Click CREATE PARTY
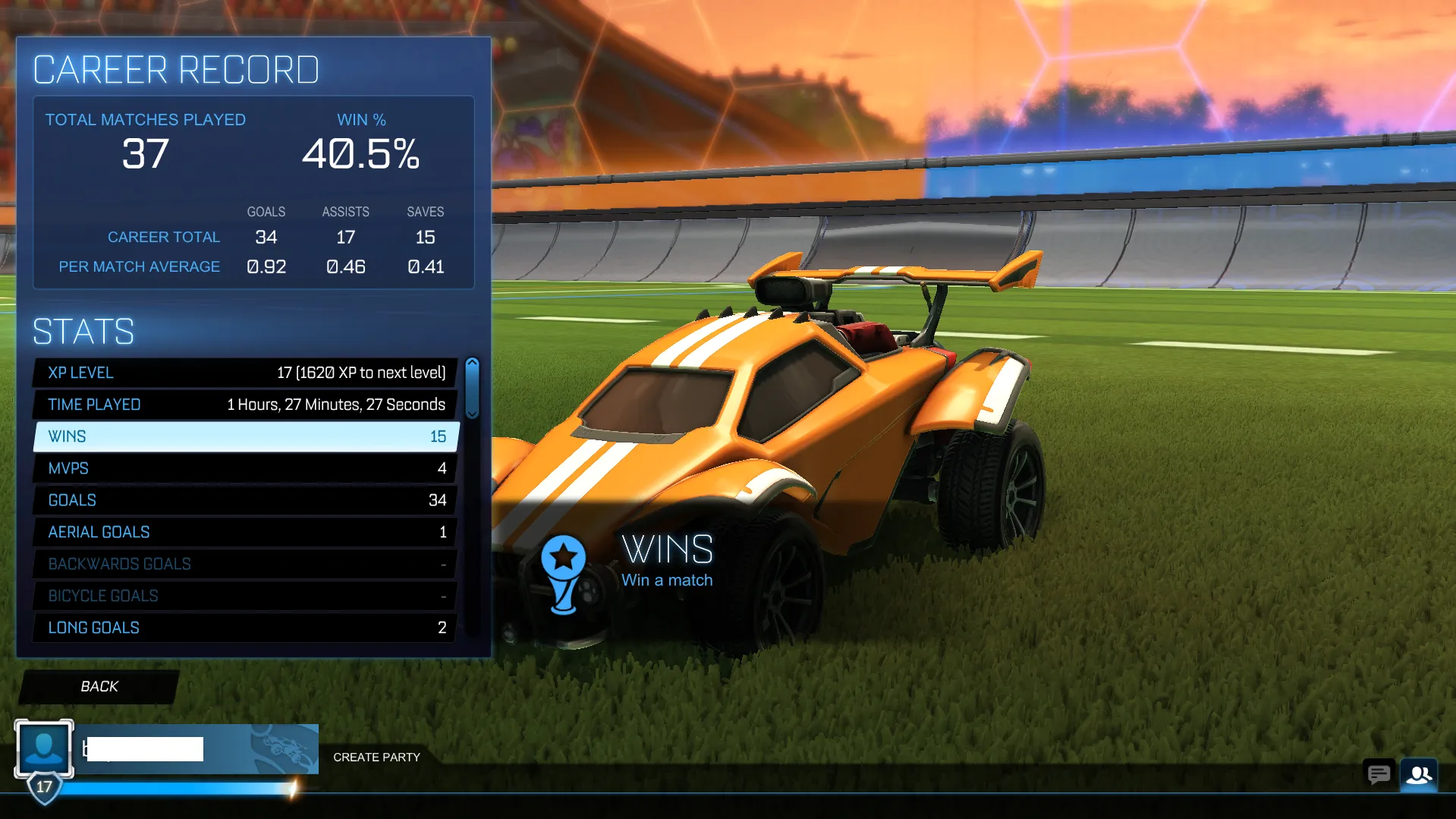This screenshot has height=819, width=1456. 376,757
